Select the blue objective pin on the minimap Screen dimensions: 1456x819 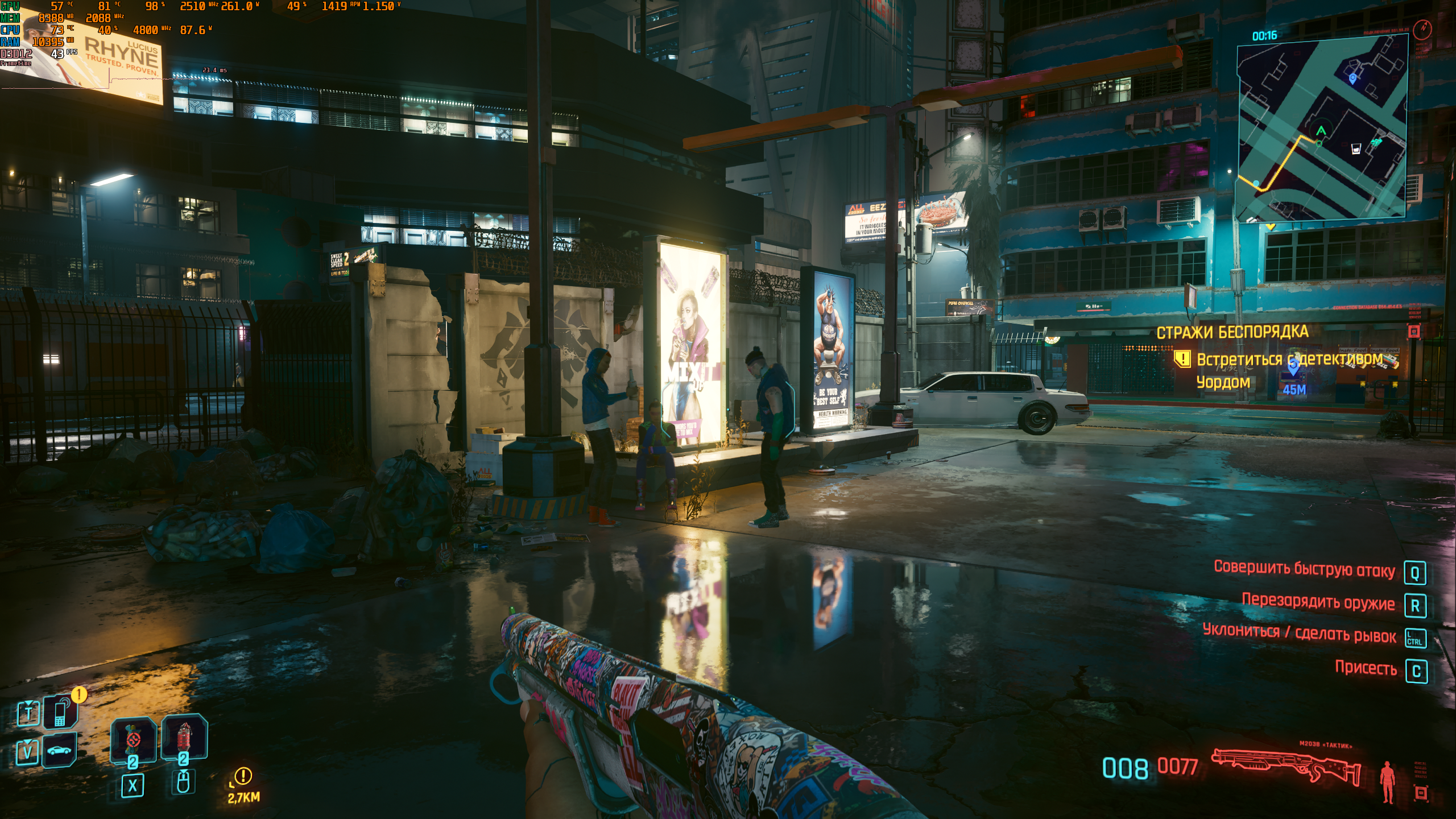[x=1352, y=78]
